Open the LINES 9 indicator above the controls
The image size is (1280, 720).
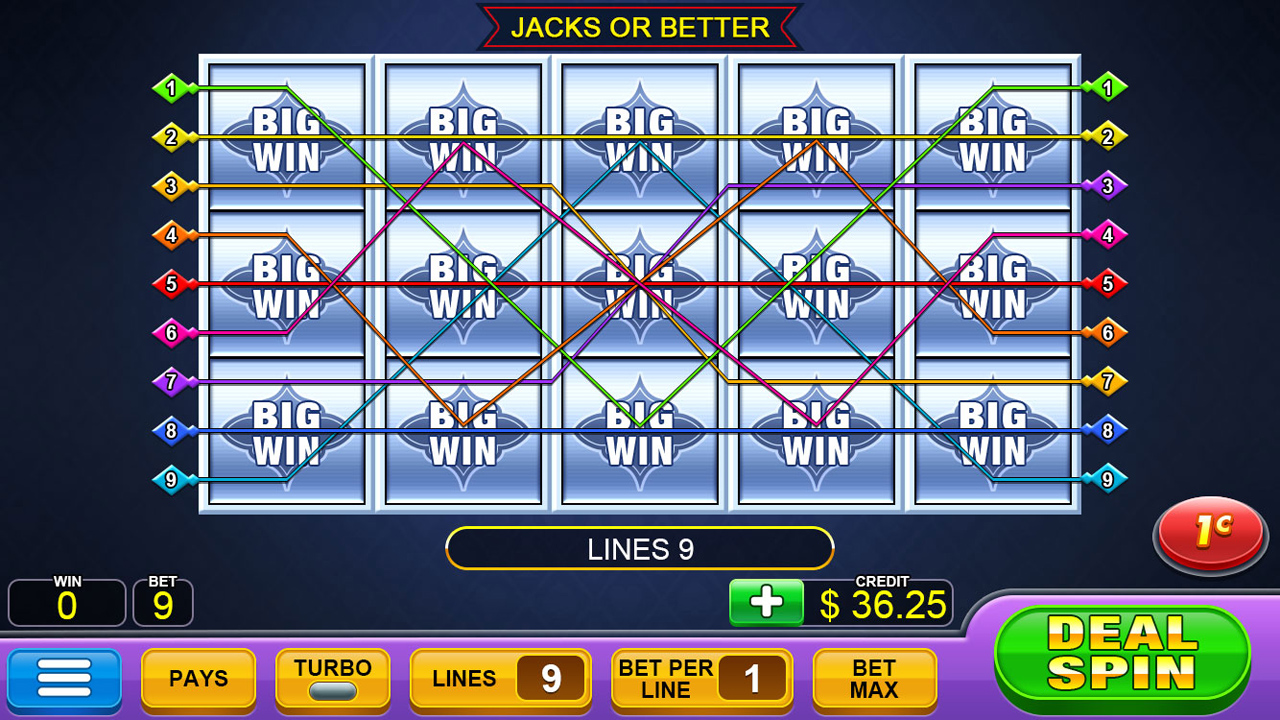click(640, 548)
